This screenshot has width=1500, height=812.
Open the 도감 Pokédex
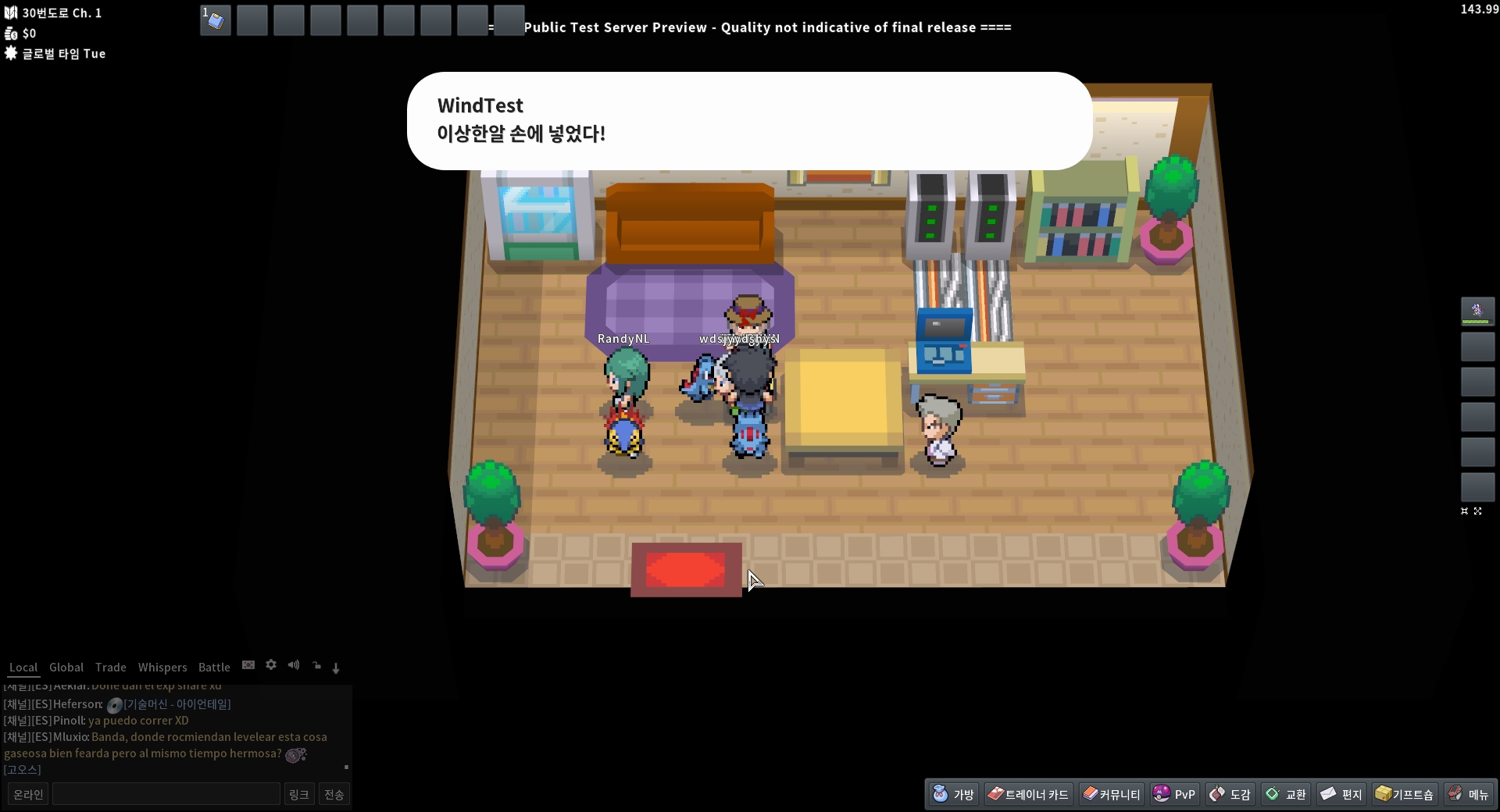1230,794
